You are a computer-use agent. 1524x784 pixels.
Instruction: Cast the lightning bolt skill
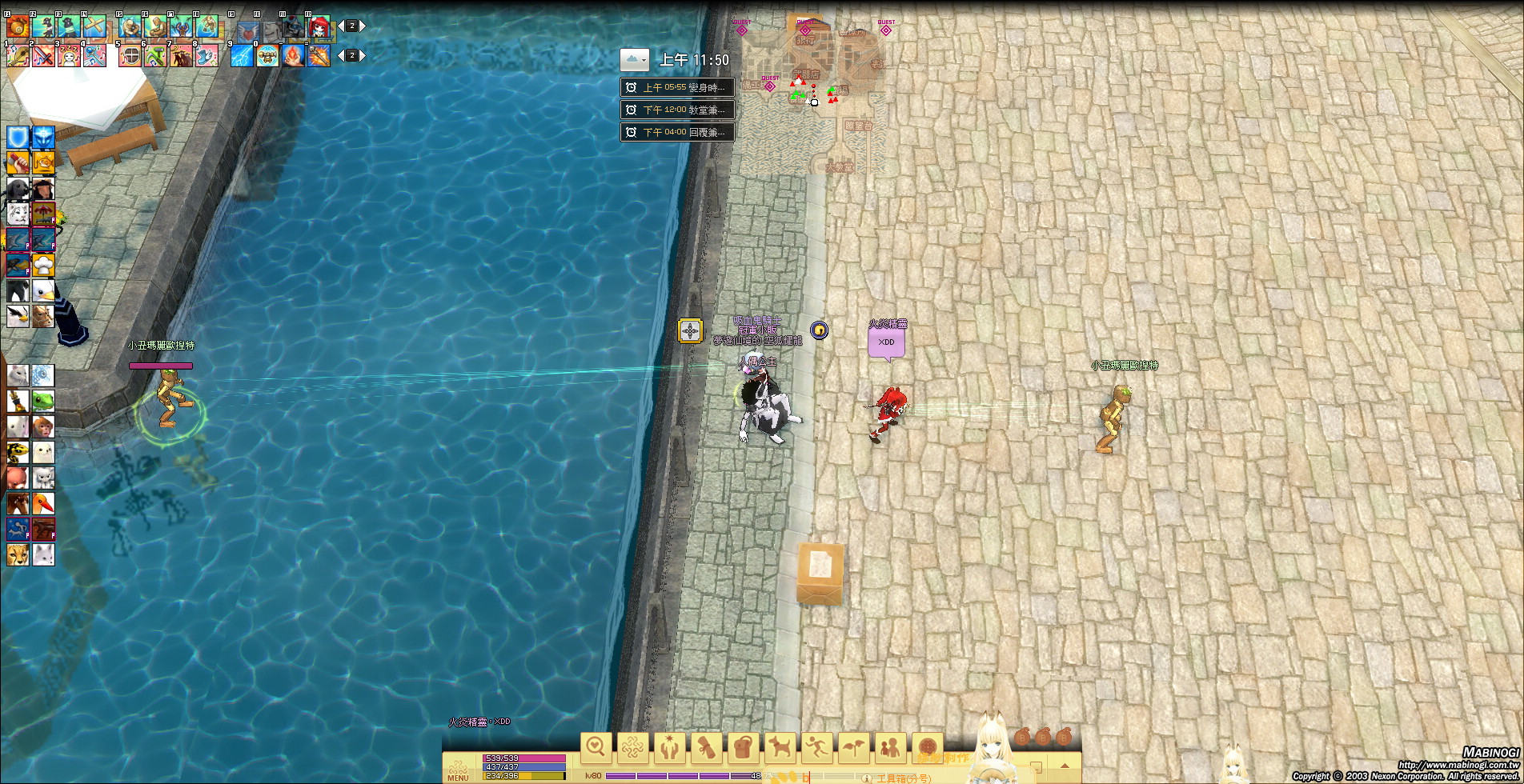pyautogui.click(x=242, y=56)
